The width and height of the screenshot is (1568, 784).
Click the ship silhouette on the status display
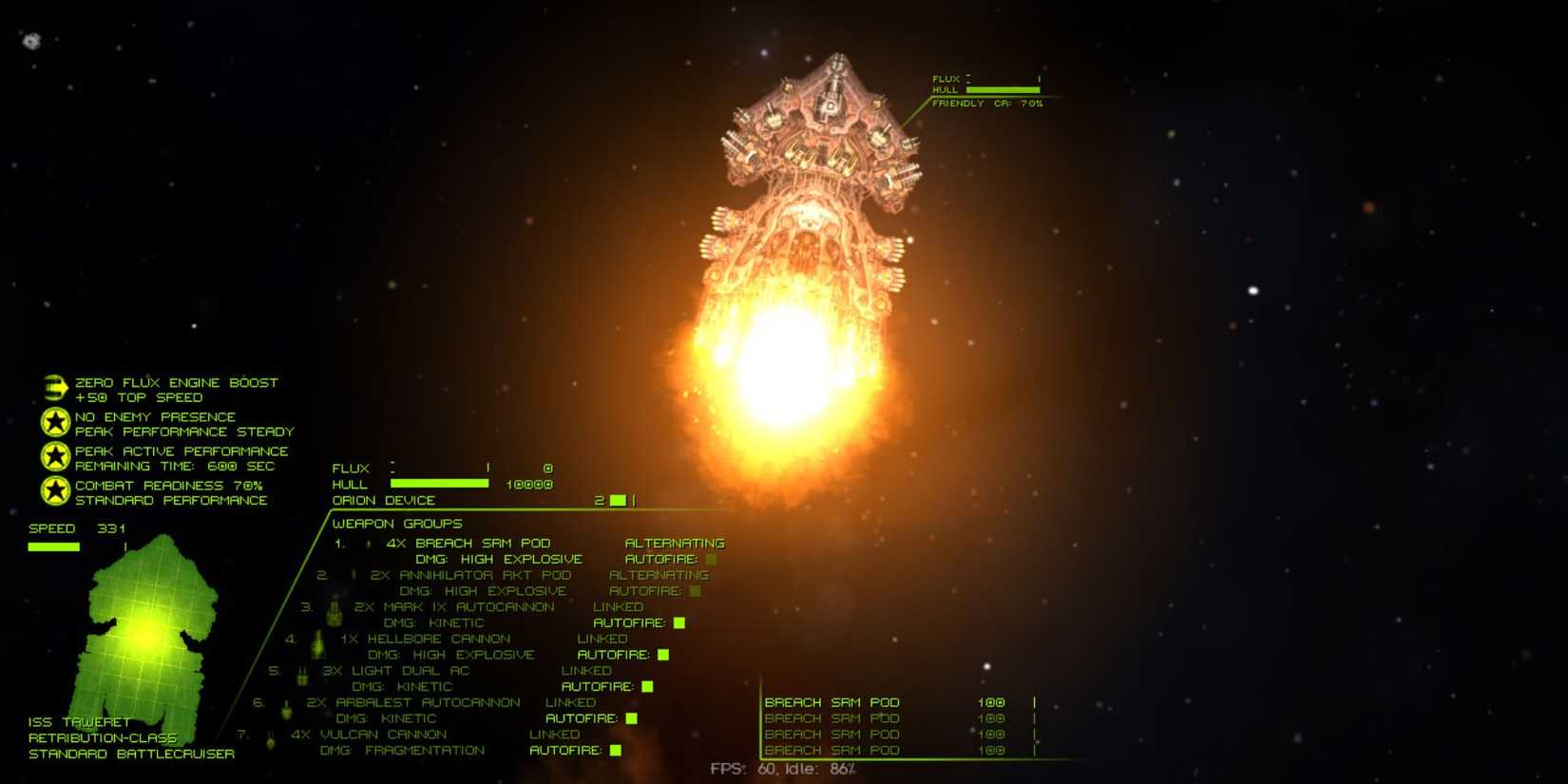tap(150, 632)
